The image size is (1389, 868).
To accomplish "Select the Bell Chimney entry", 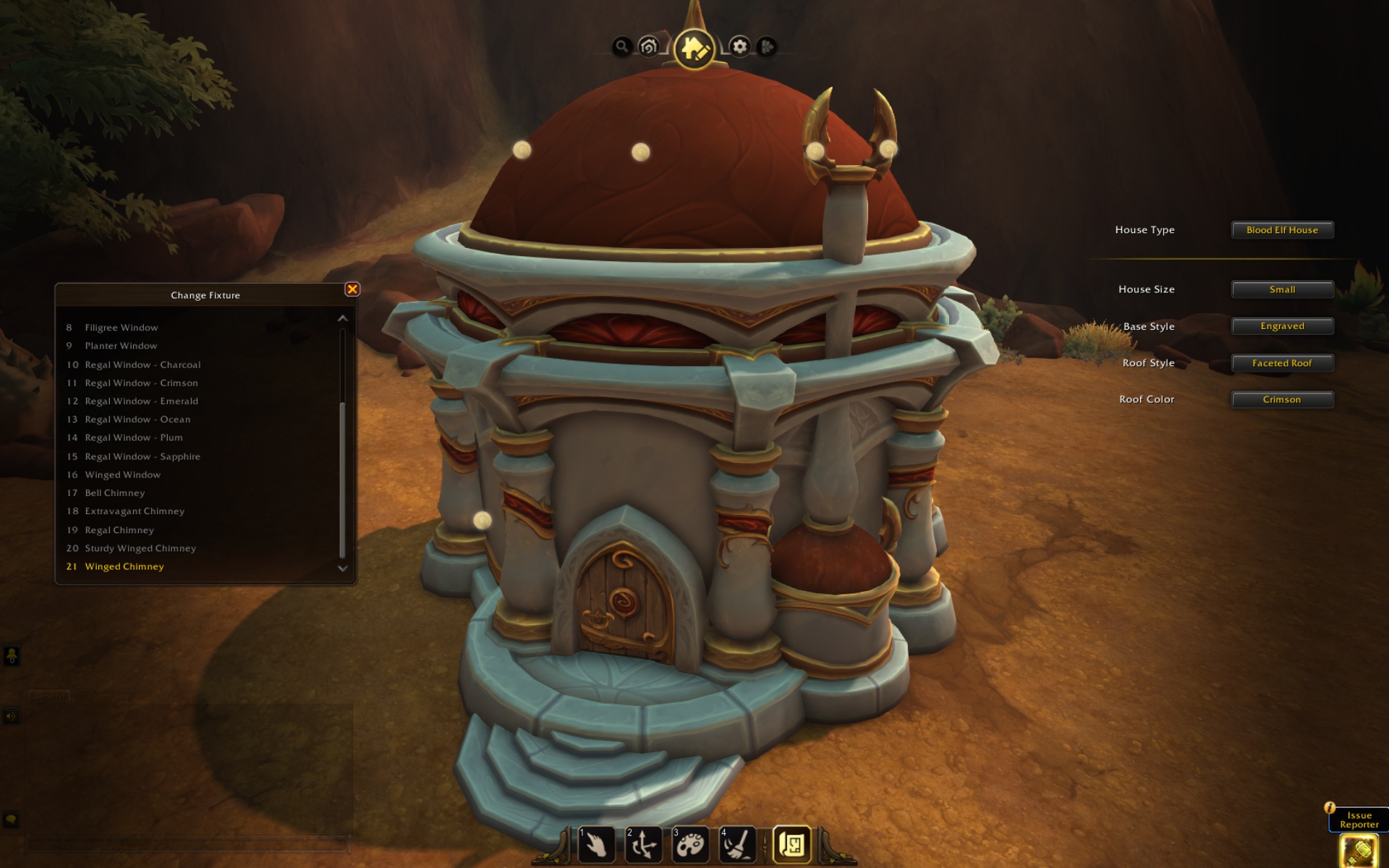I will (x=114, y=493).
